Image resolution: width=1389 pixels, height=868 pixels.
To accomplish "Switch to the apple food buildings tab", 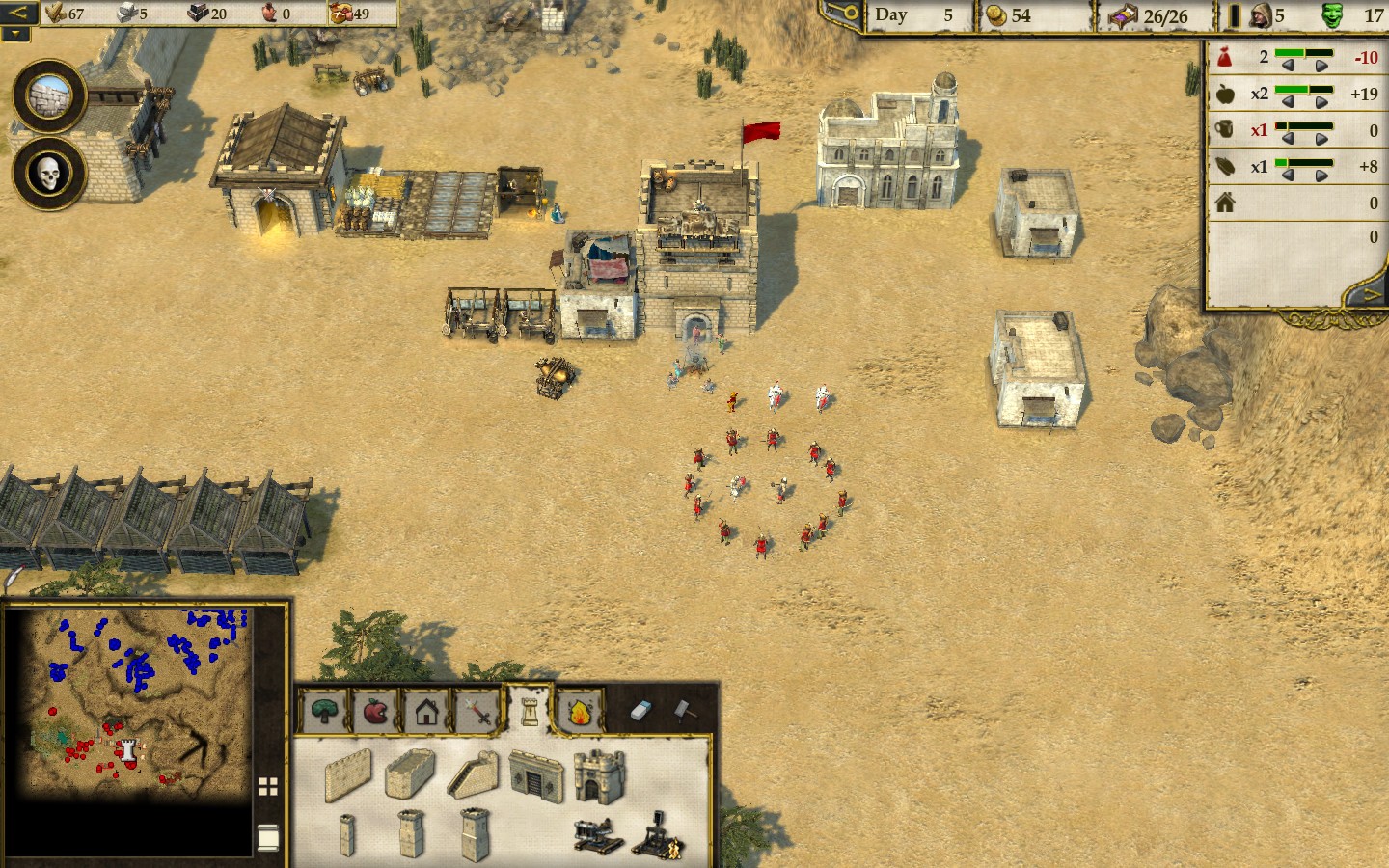I will [376, 712].
